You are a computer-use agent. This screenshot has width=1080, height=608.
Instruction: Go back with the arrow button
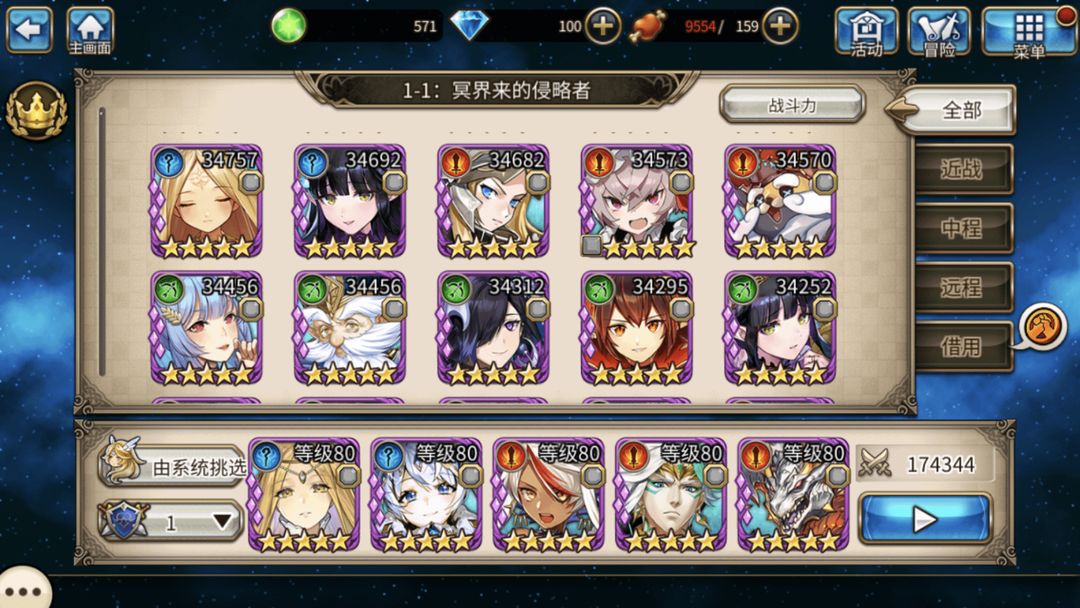[x=28, y=29]
